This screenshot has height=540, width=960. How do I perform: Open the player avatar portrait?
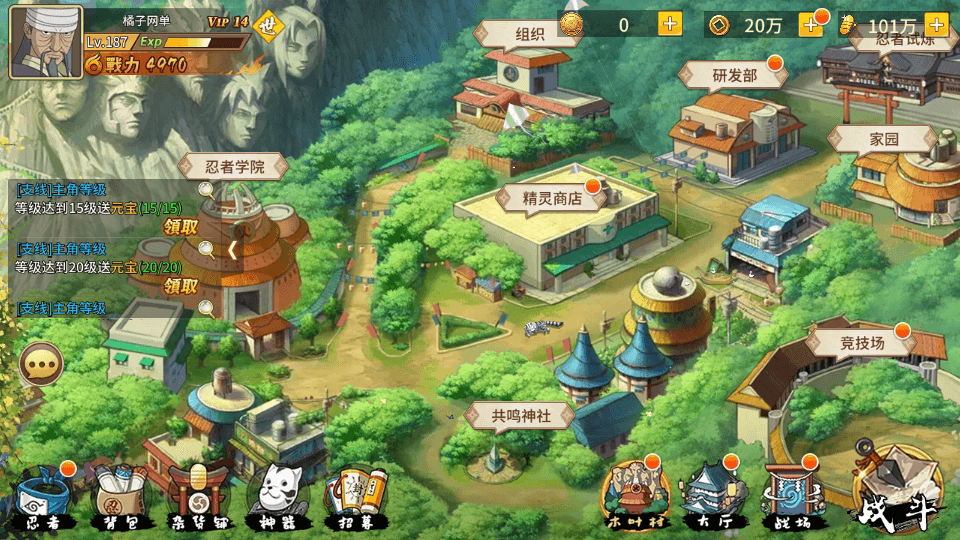click(x=45, y=43)
